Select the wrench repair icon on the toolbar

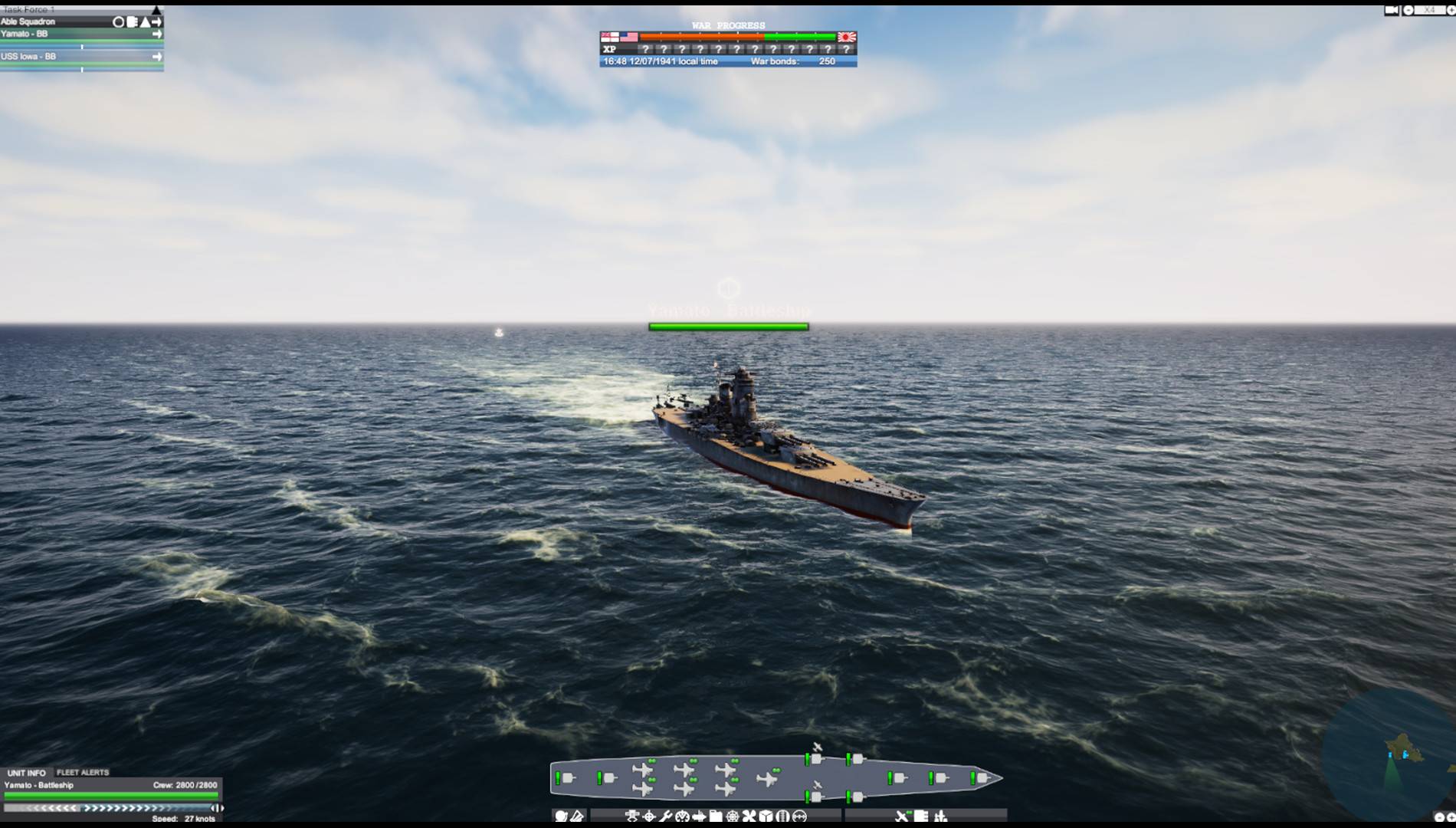tap(666, 816)
